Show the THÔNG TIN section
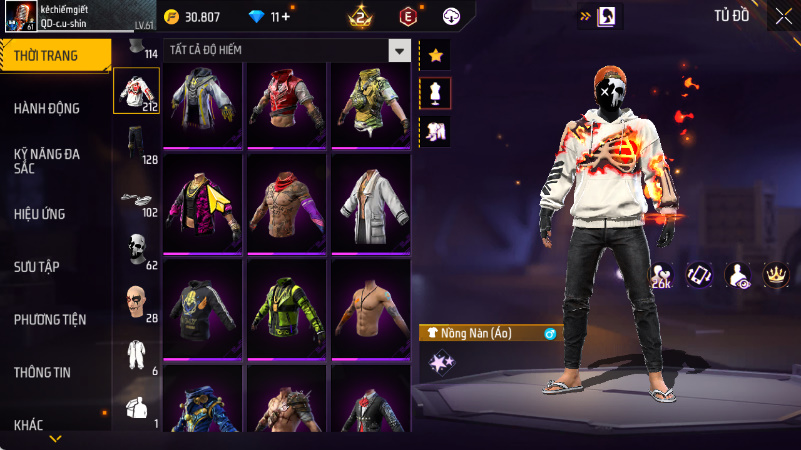Viewport: 801px width, 450px height. click(42, 372)
